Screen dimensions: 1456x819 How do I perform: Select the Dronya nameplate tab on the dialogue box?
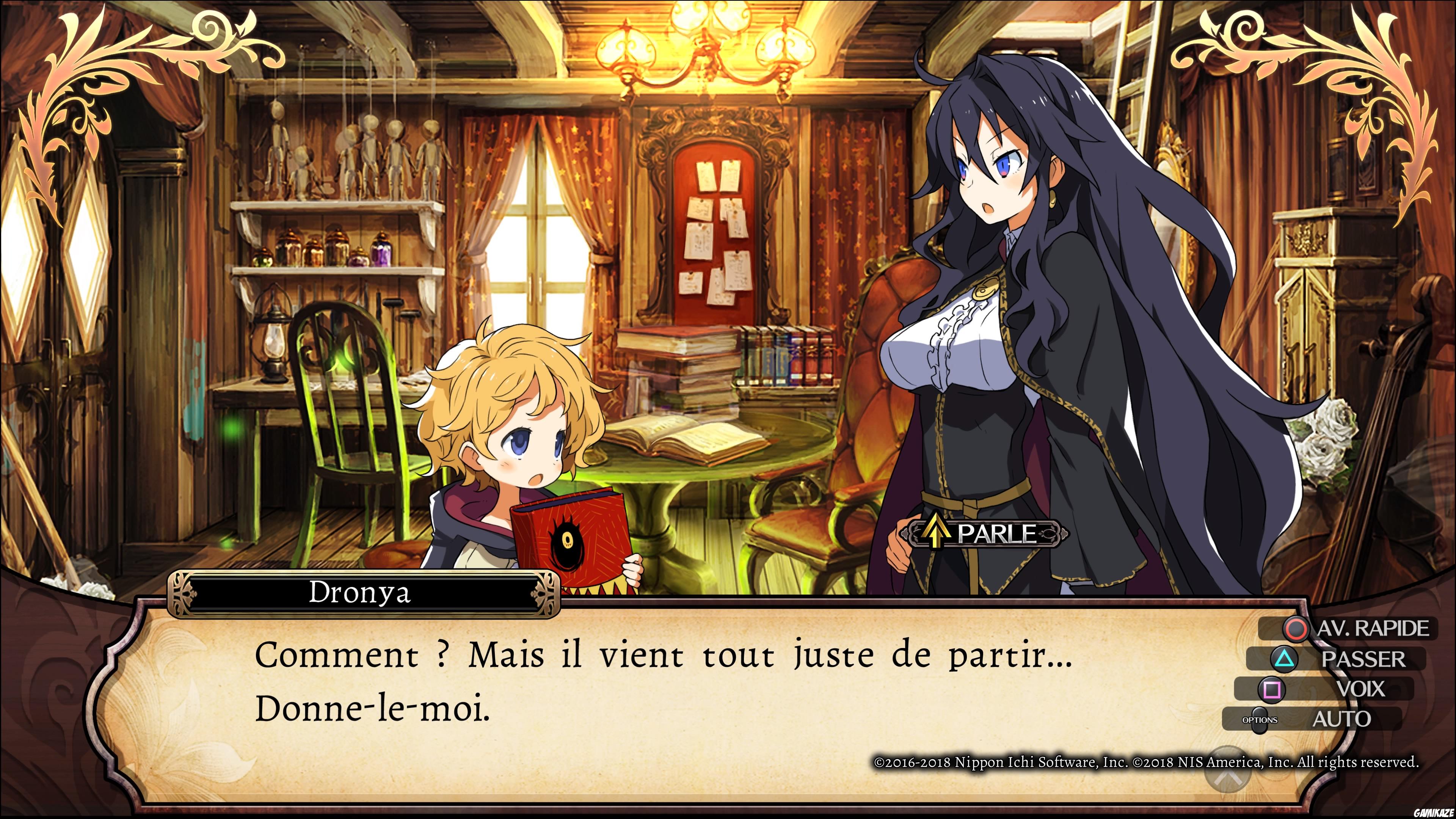pyautogui.click(x=359, y=592)
